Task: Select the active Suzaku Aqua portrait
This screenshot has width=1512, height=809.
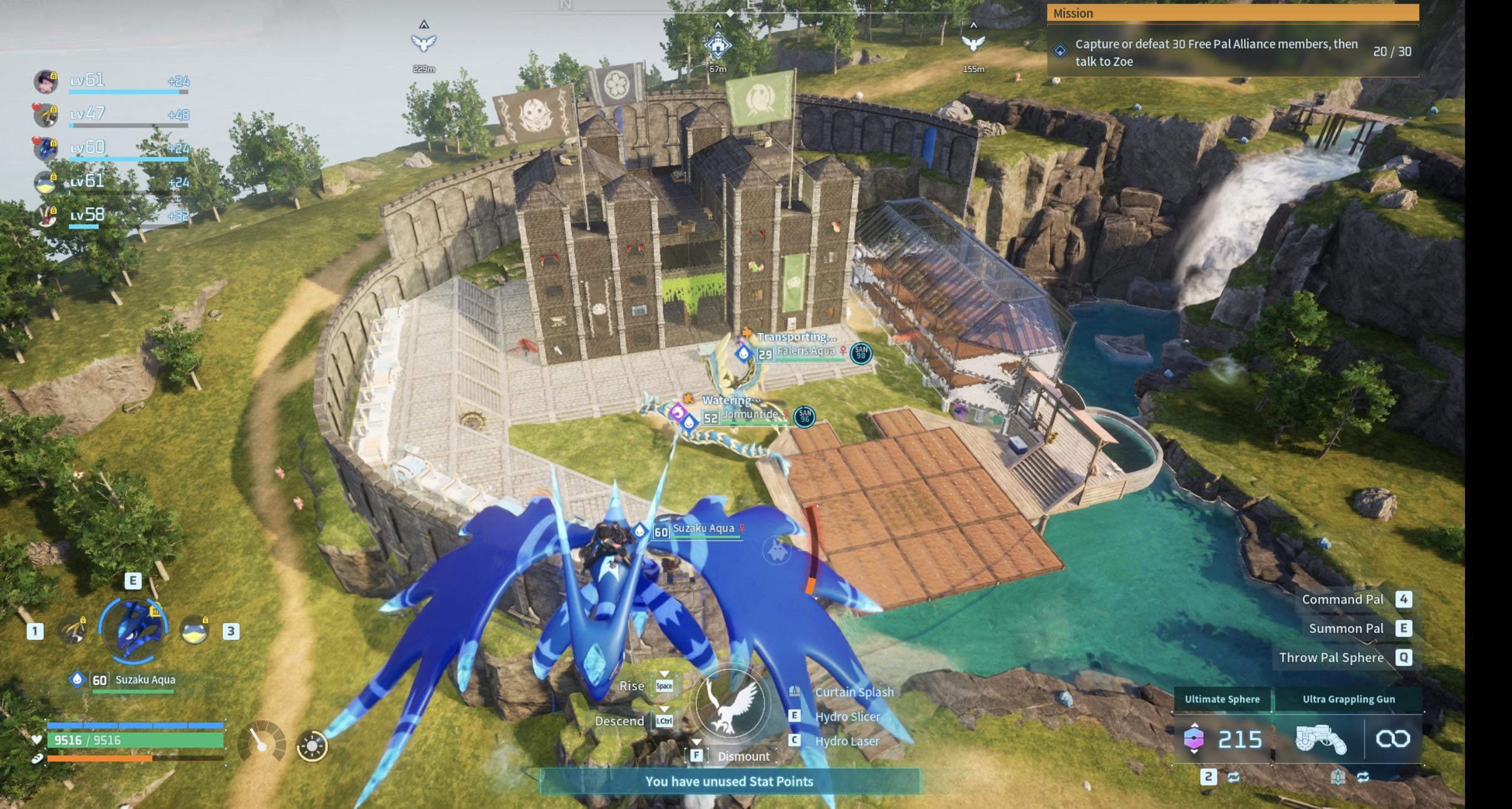Action: [133, 629]
